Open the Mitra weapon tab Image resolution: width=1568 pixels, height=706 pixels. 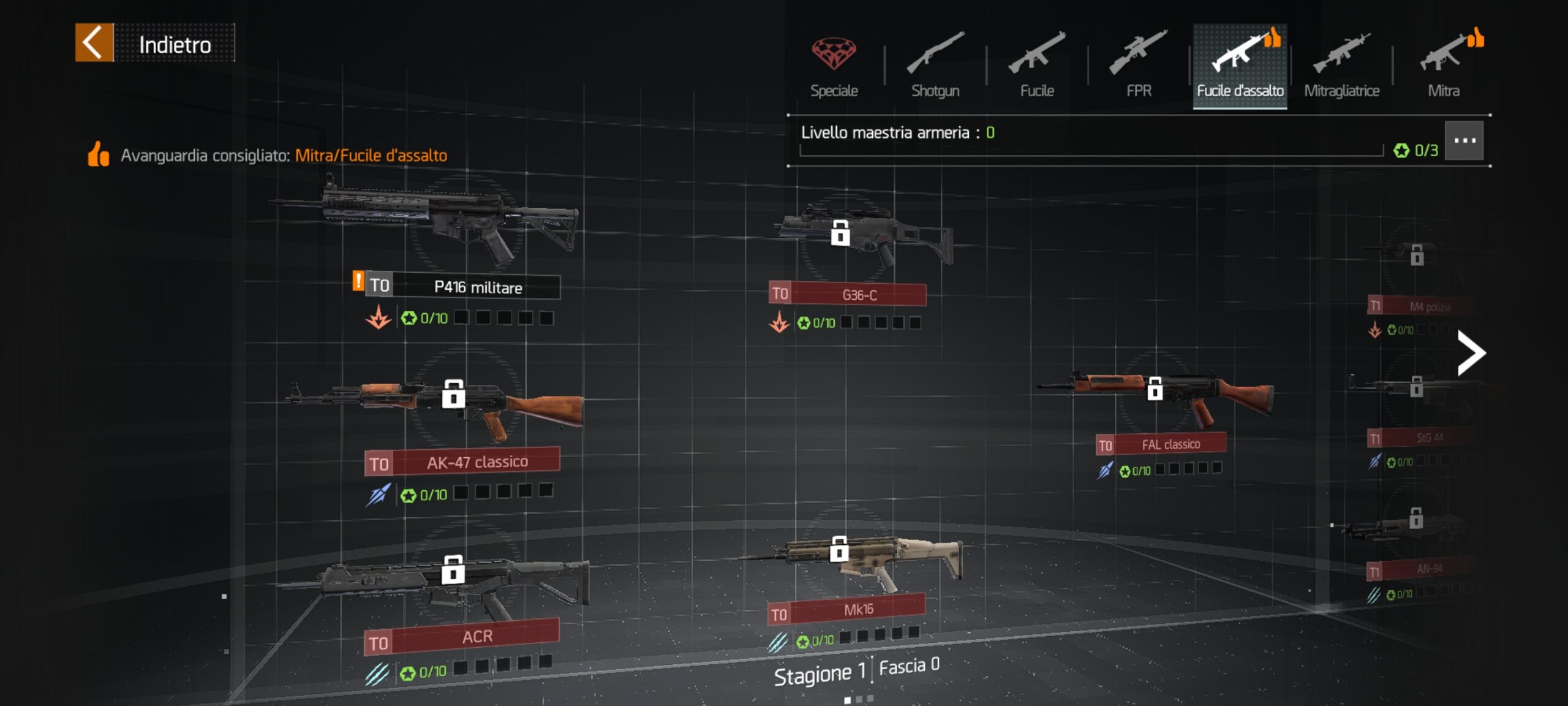point(1444,65)
